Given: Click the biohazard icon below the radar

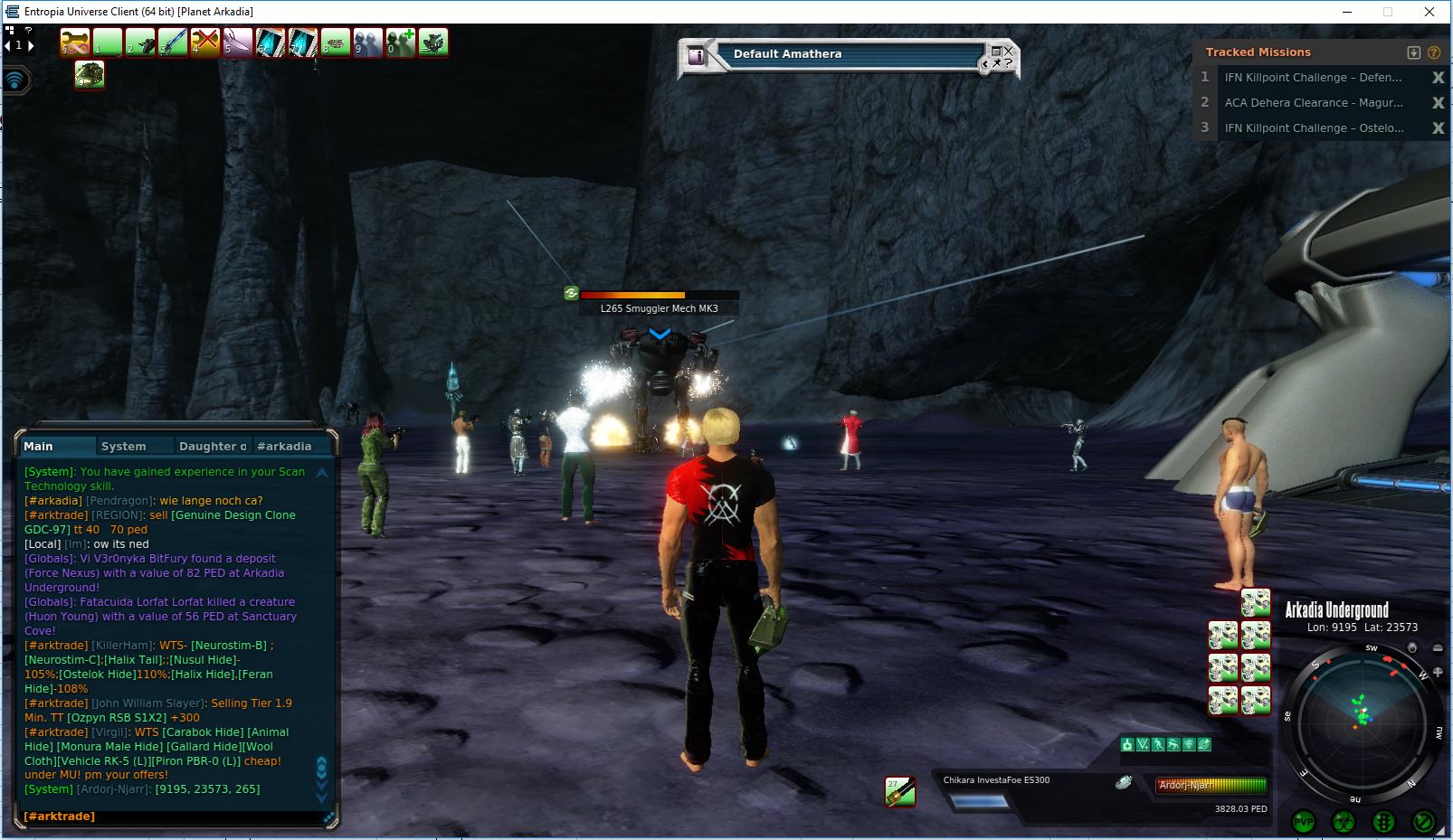Looking at the screenshot, I should pyautogui.click(x=1344, y=821).
